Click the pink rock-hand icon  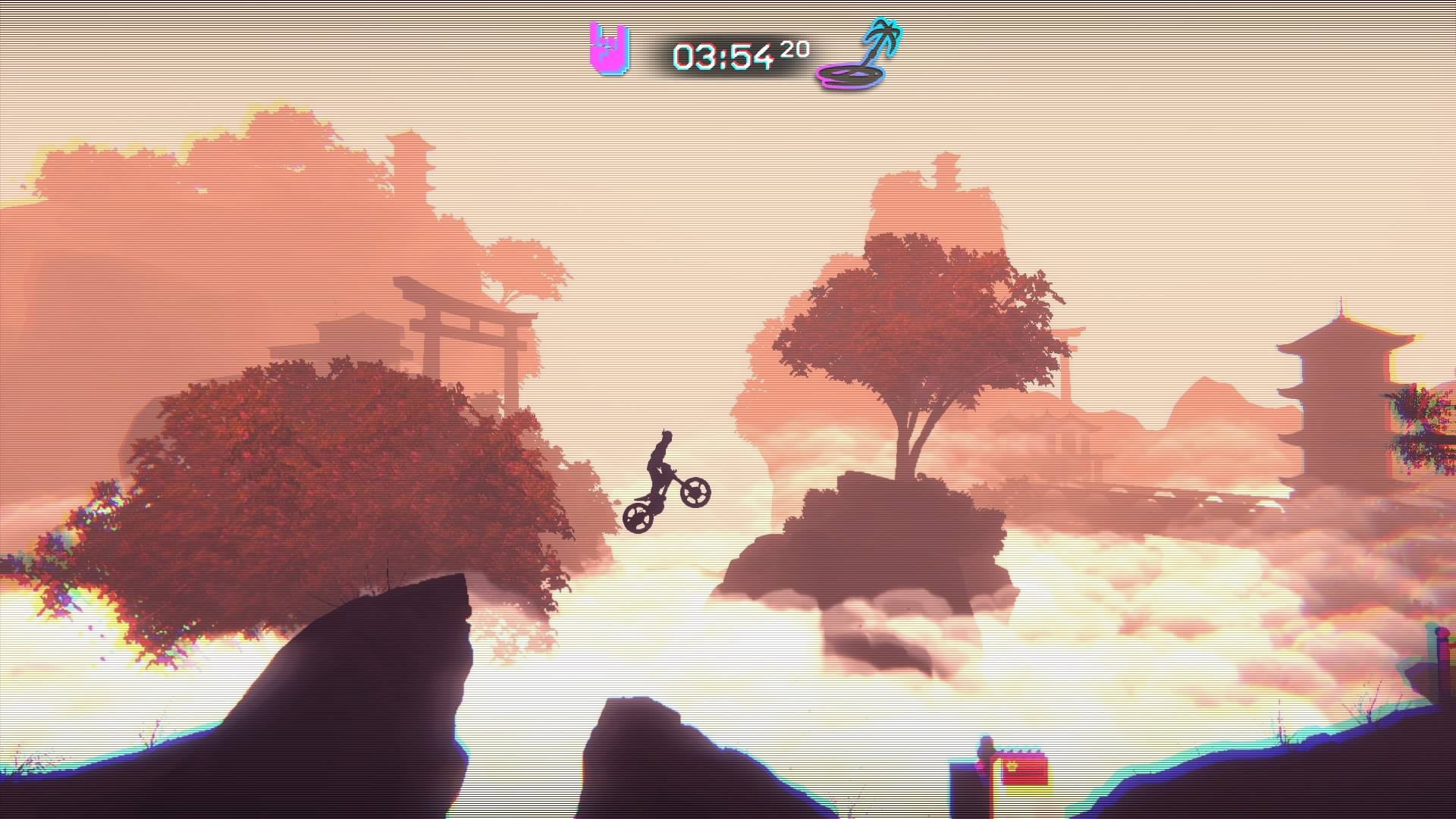pos(610,50)
